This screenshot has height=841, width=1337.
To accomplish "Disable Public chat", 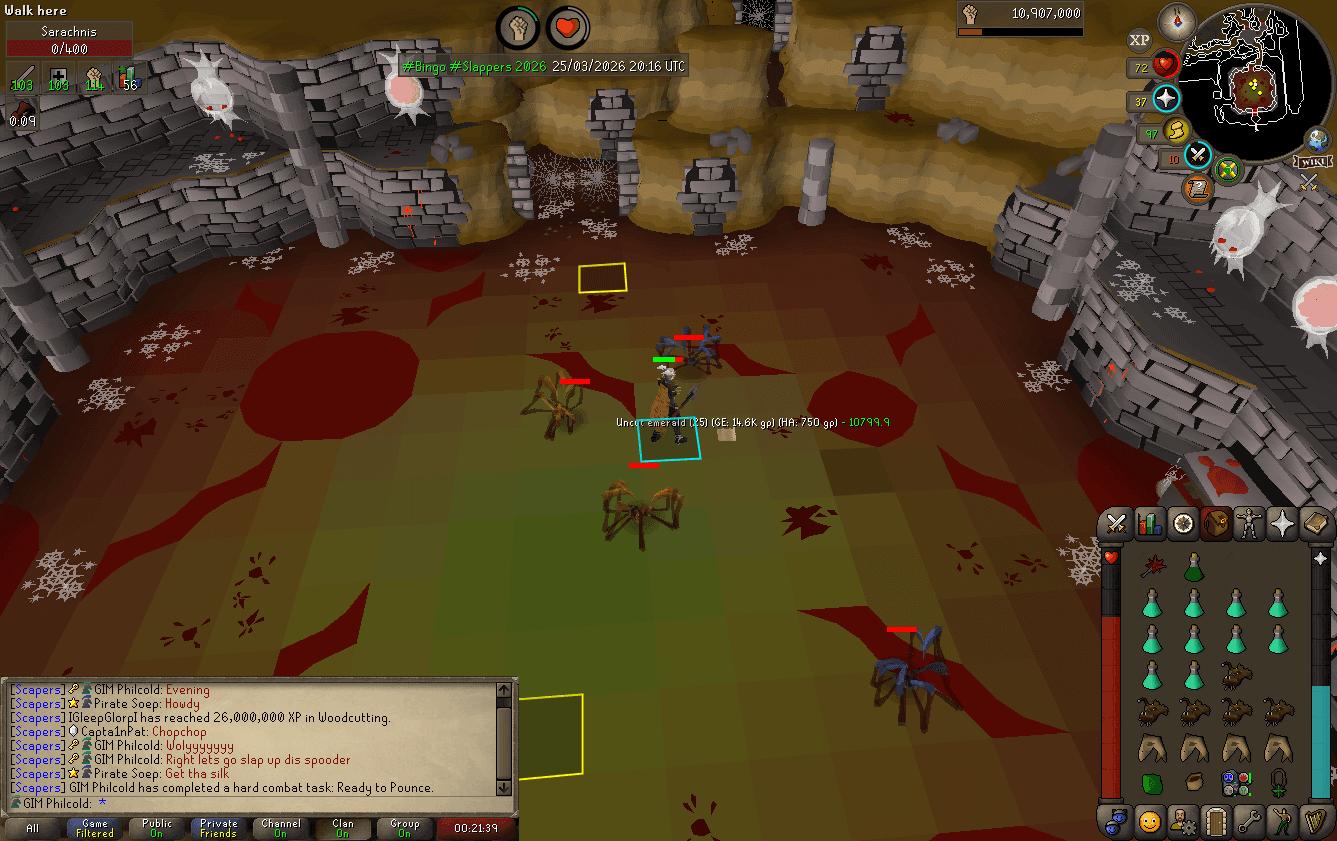I will 156,828.
